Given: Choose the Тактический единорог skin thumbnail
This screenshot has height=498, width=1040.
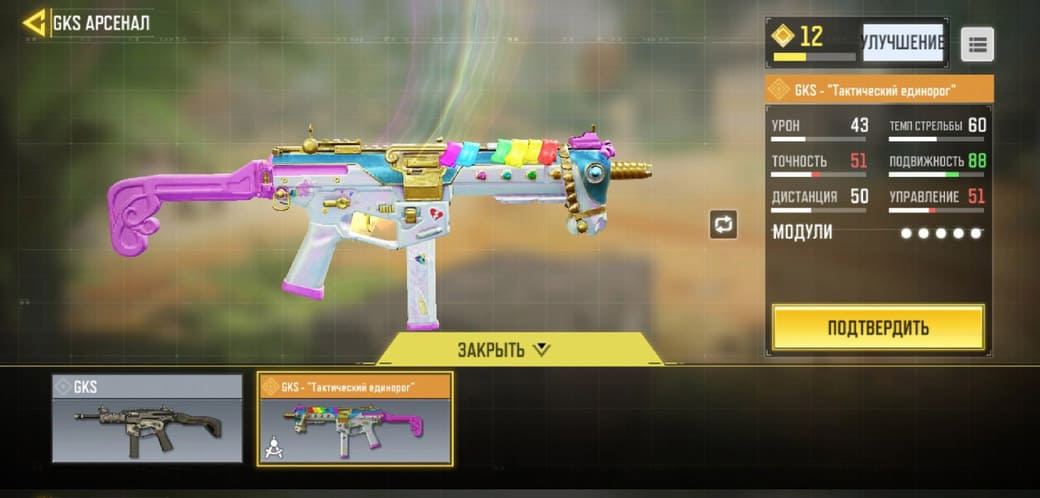Looking at the screenshot, I should point(355,418).
